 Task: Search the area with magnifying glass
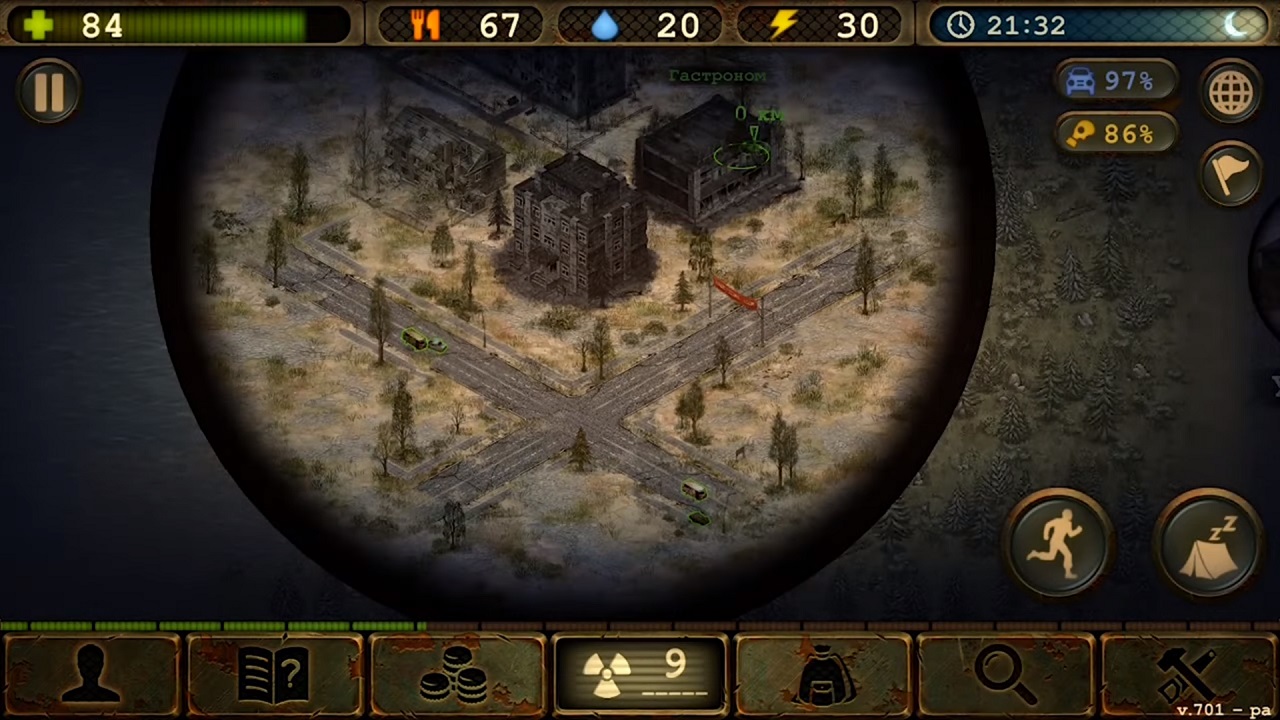click(1005, 673)
